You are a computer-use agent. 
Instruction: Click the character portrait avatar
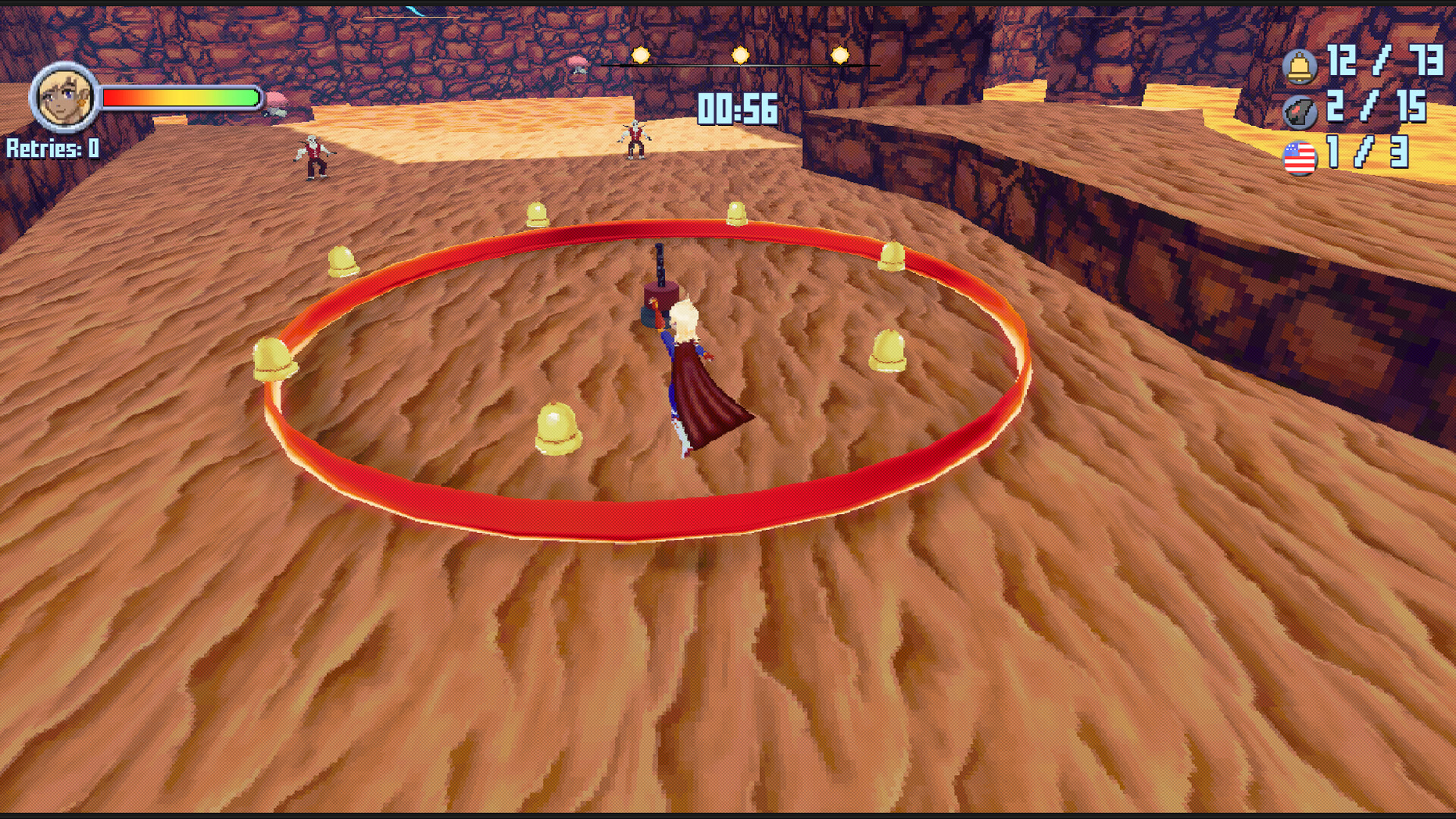pyautogui.click(x=64, y=97)
